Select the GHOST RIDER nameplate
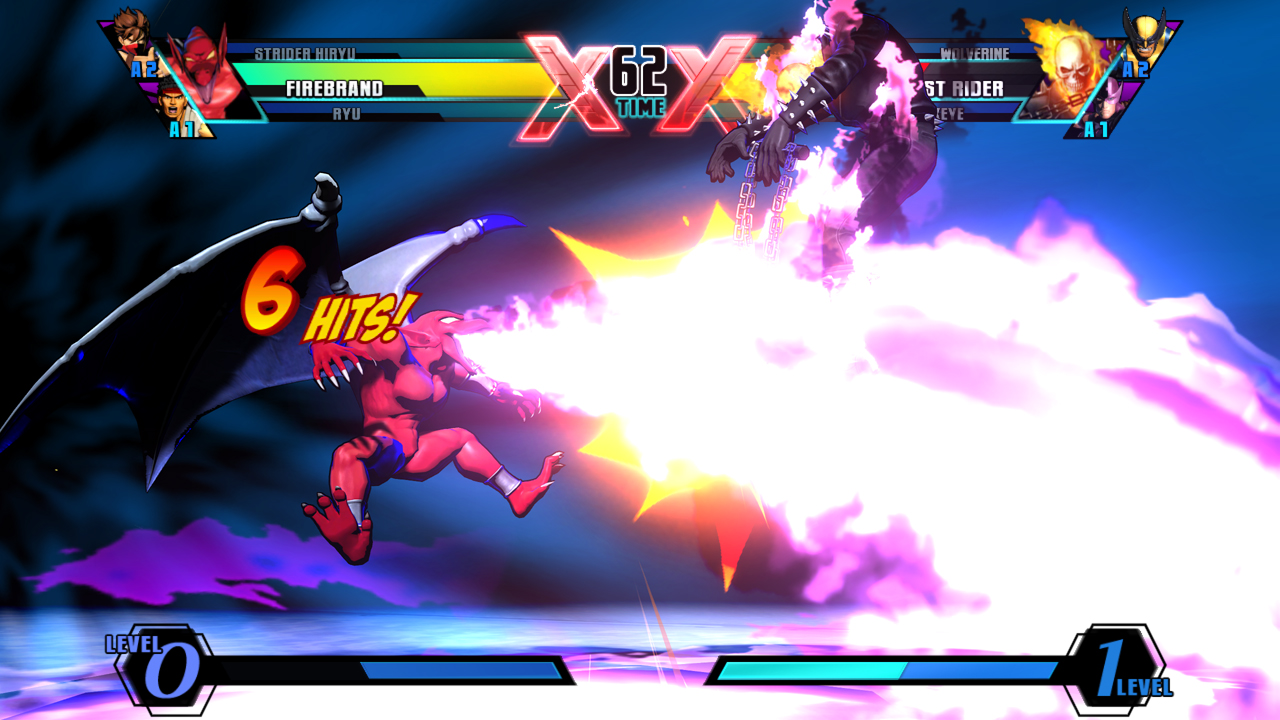 tap(965, 88)
